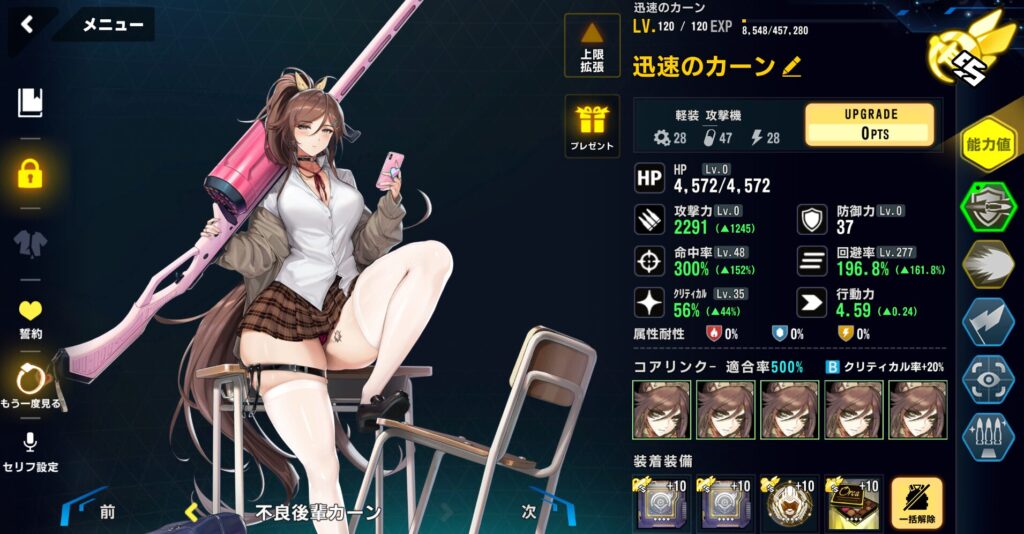The height and width of the screenshot is (534, 1024).
Task: Toggle the yellow padlock lock icon
Action: (30, 174)
